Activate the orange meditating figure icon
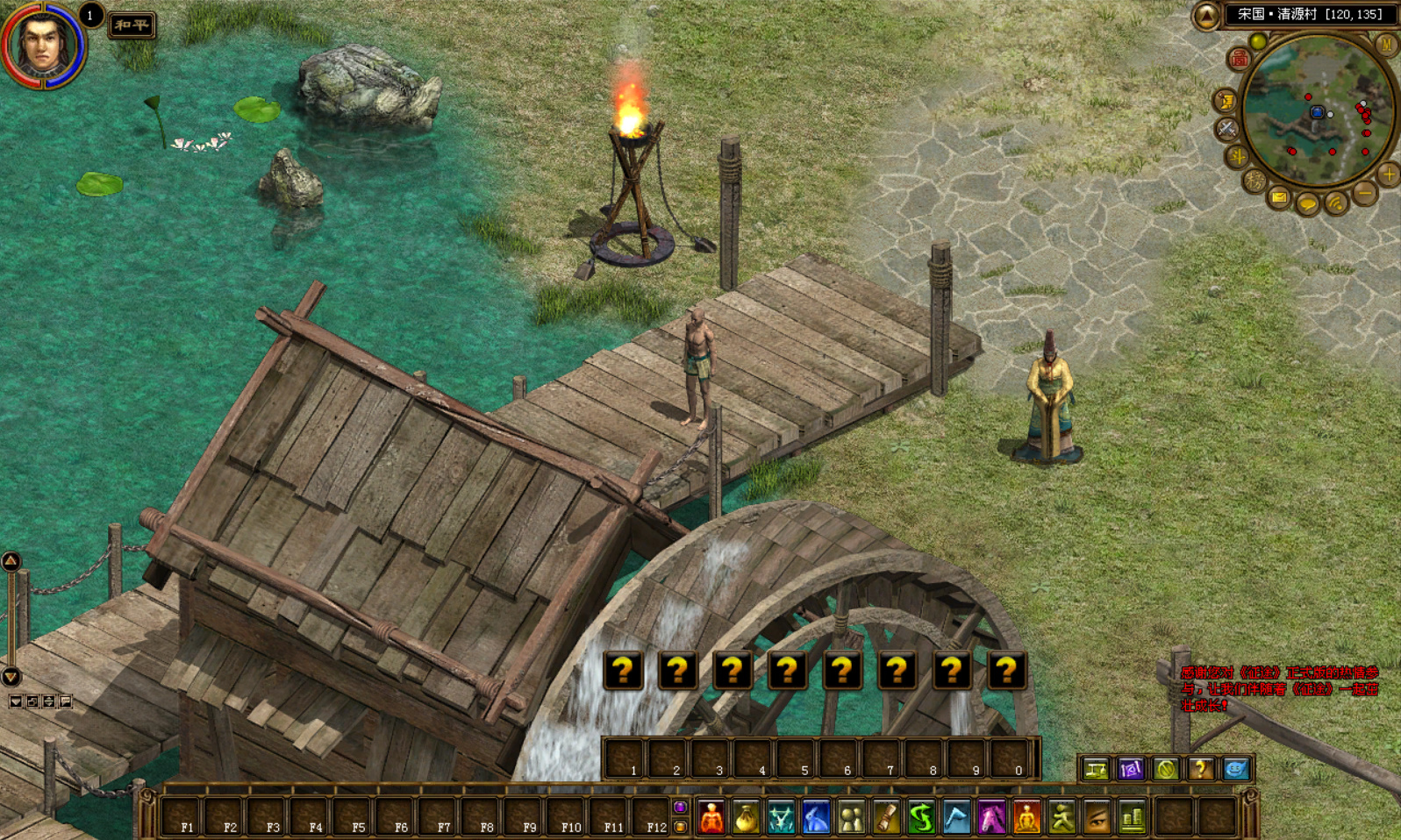This screenshot has width=1401, height=840. tap(1026, 818)
